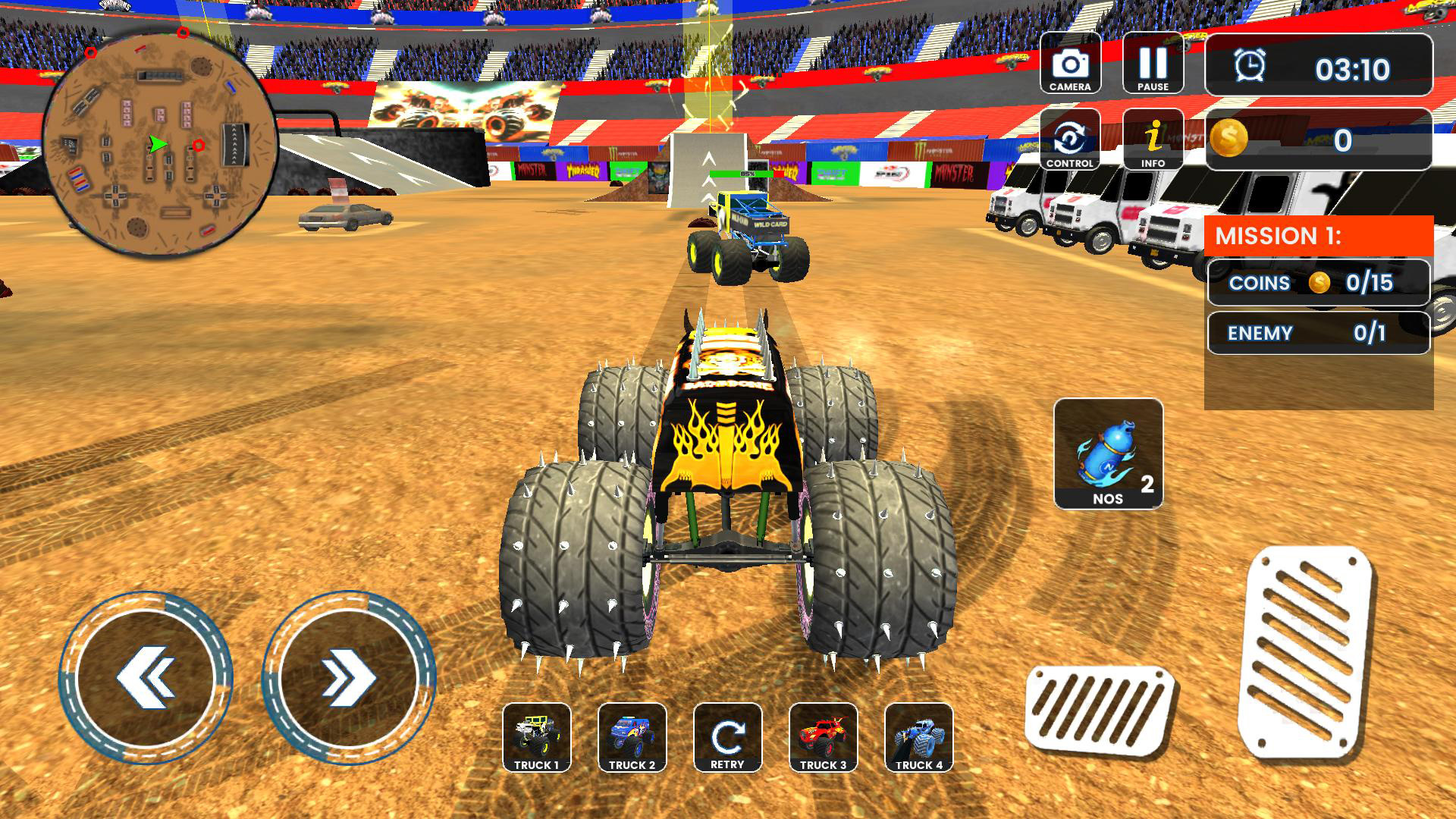Click the enemy truck health bar

[747, 174]
